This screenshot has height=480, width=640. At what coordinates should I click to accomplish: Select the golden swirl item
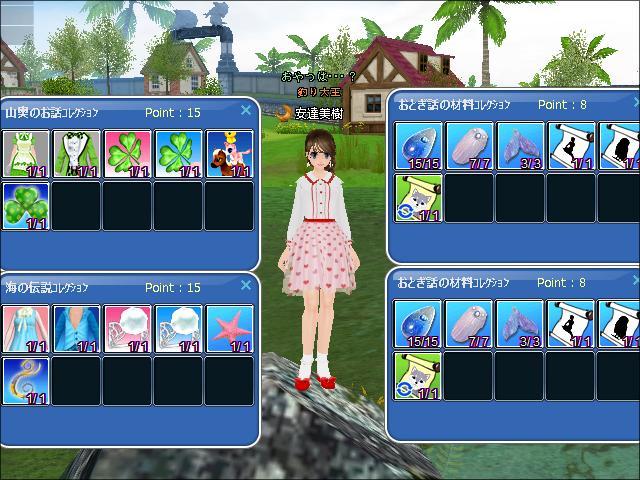[x=25, y=380]
